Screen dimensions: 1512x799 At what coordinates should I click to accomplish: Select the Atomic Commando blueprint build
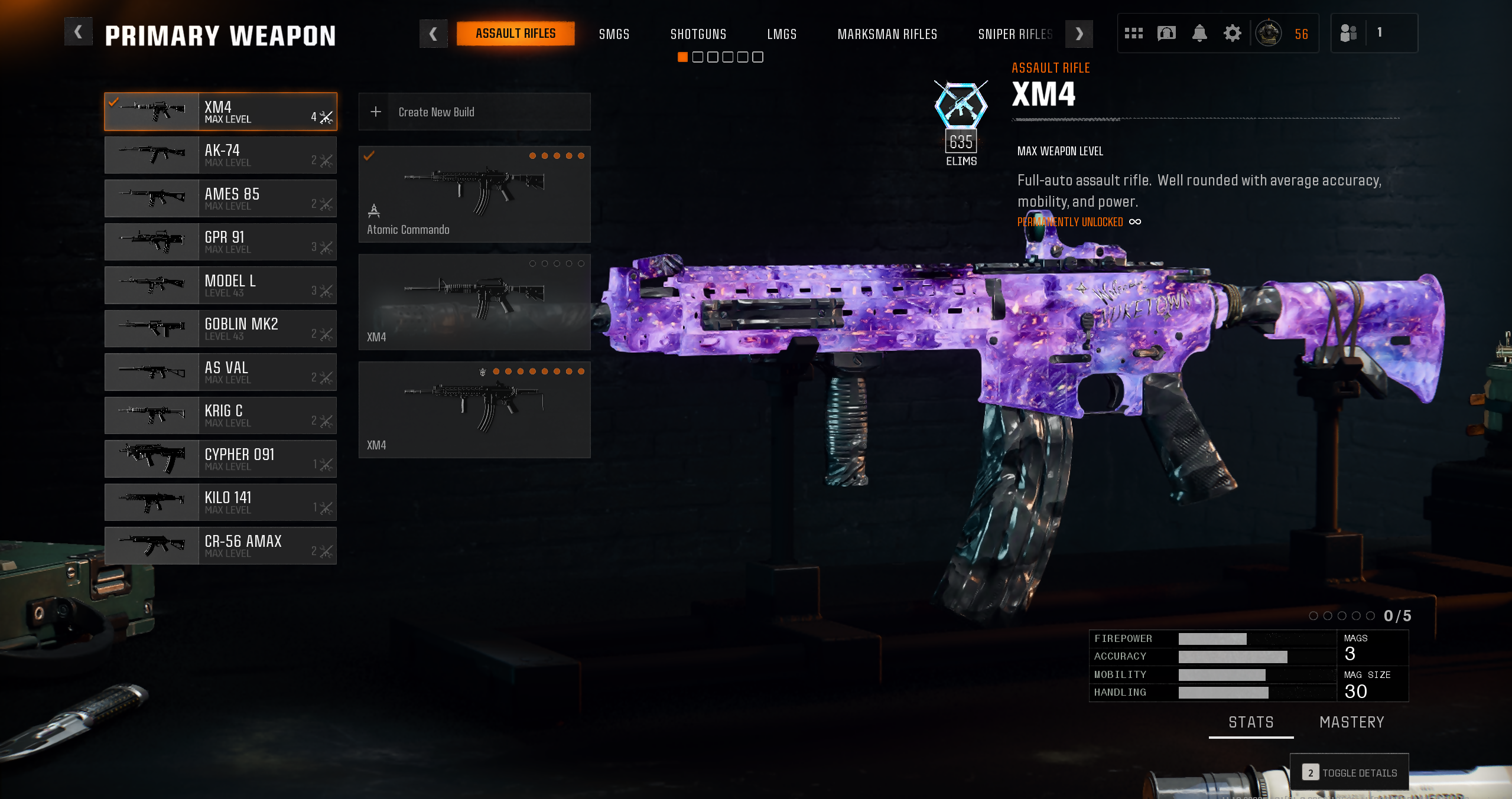474,194
